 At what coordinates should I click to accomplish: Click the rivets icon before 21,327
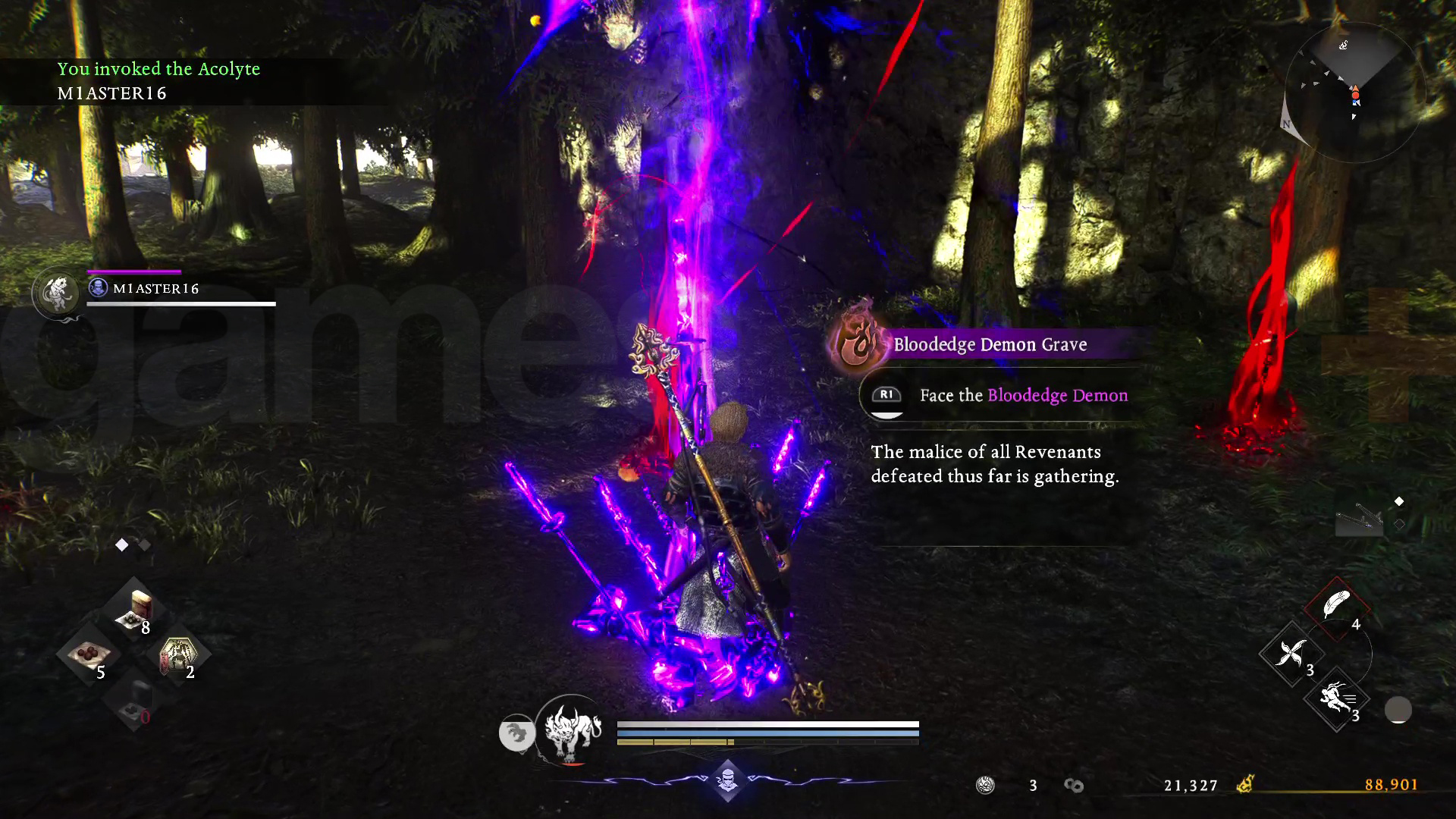click(x=1074, y=786)
